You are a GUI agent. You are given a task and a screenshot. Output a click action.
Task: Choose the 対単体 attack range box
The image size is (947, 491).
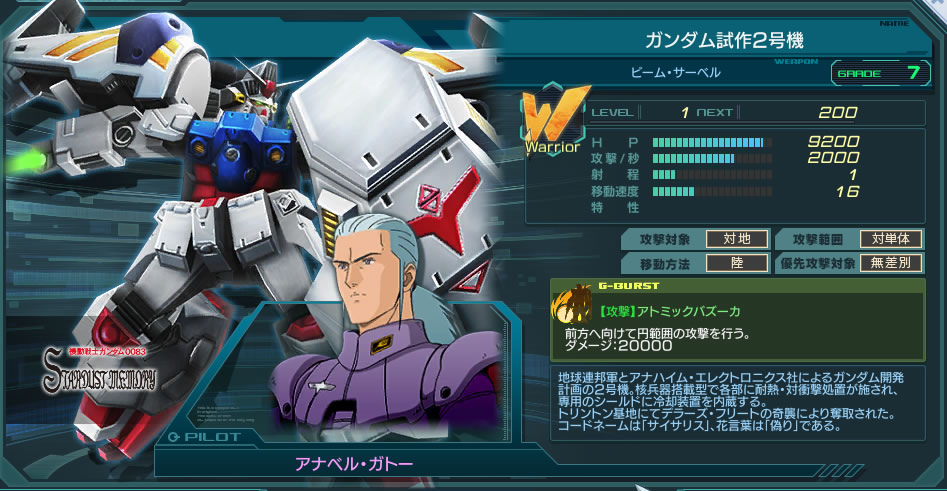(890, 239)
